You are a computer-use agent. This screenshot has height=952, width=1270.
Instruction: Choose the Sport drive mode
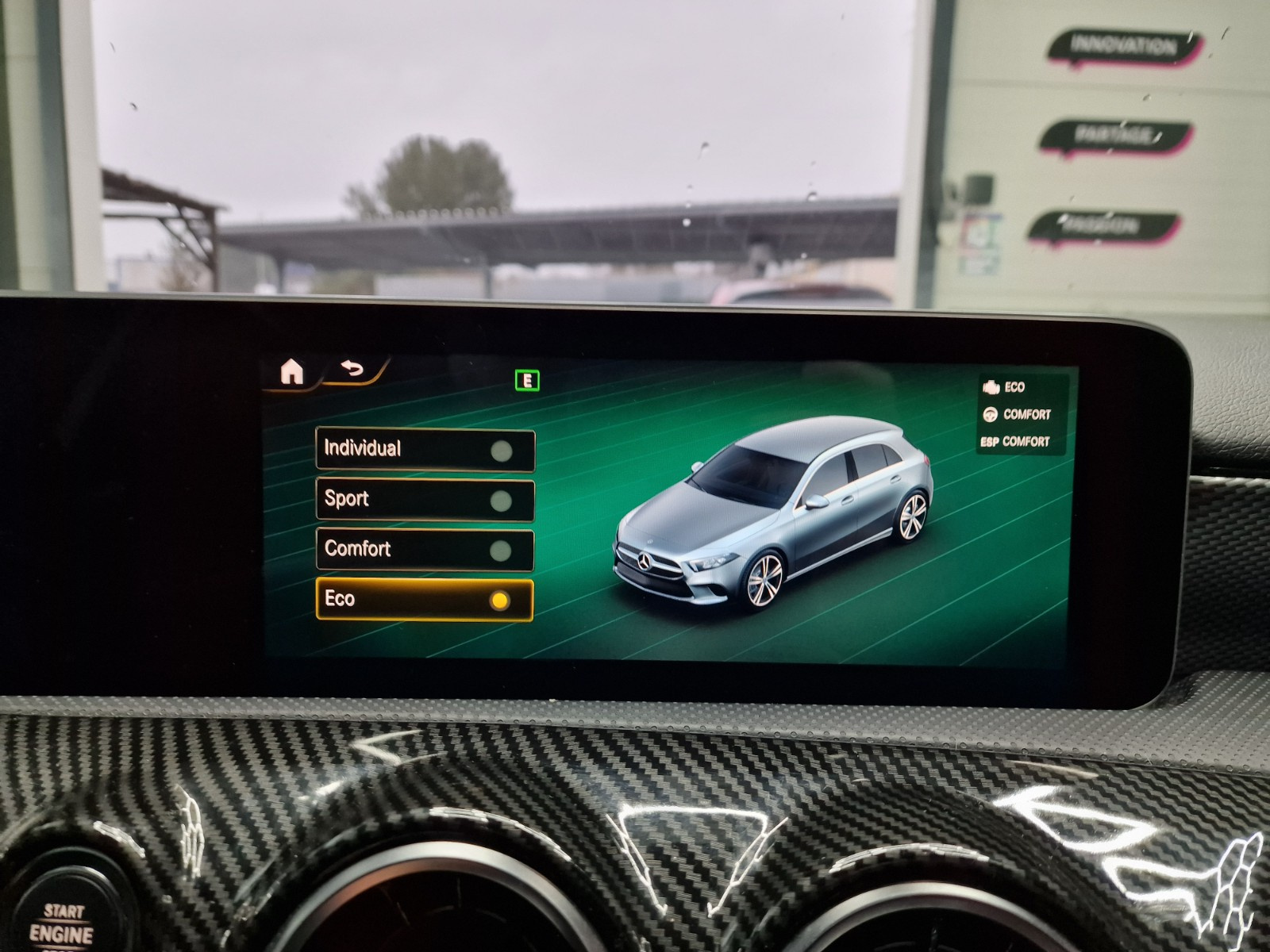point(425,500)
